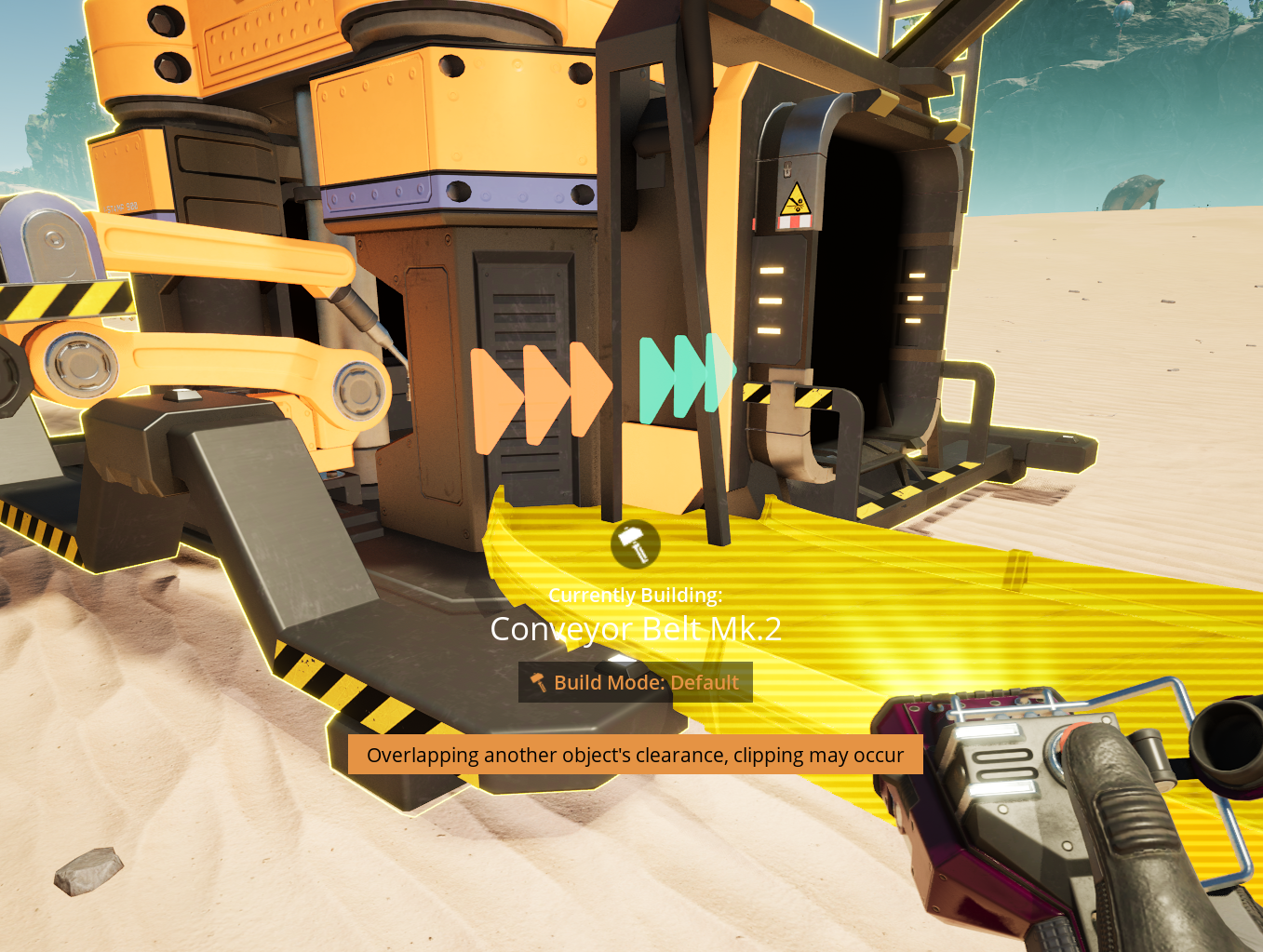Click the Build Mode: Default indicator

coord(636,682)
